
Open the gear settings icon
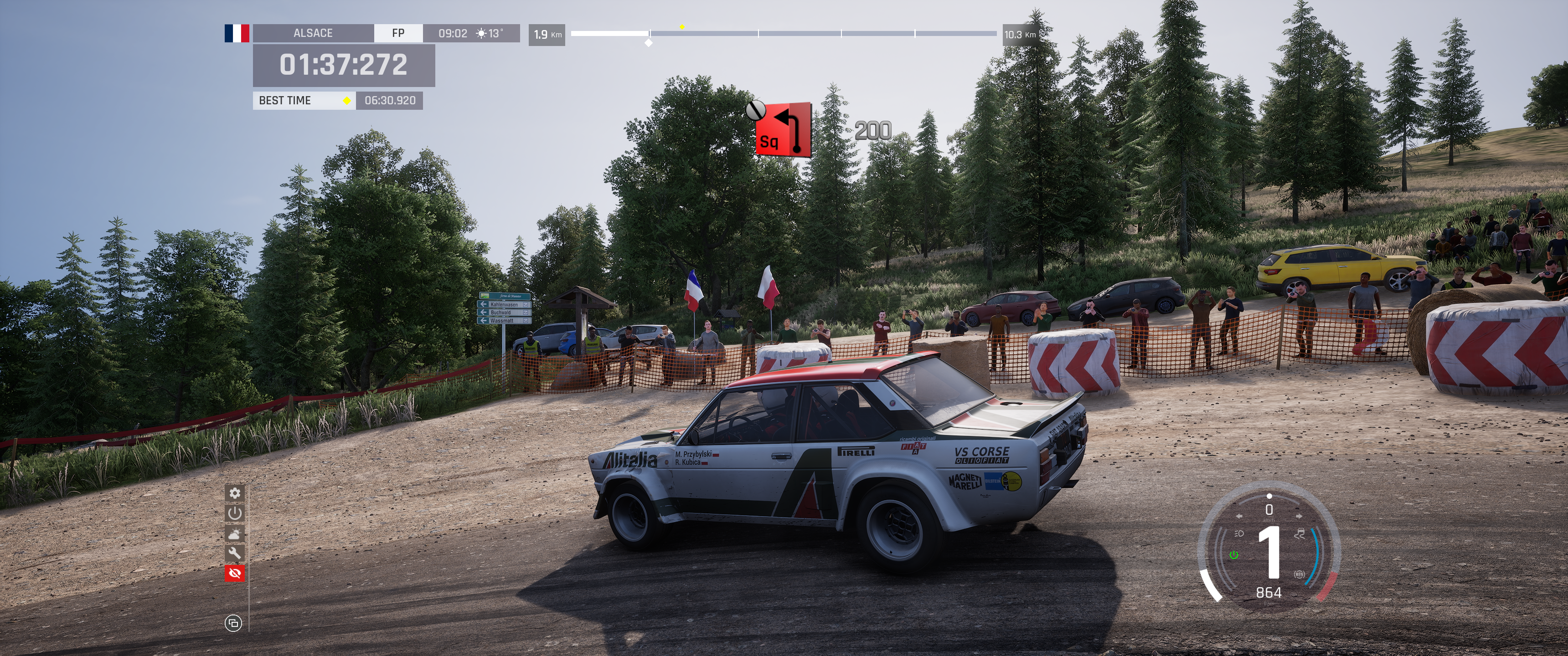[x=235, y=493]
